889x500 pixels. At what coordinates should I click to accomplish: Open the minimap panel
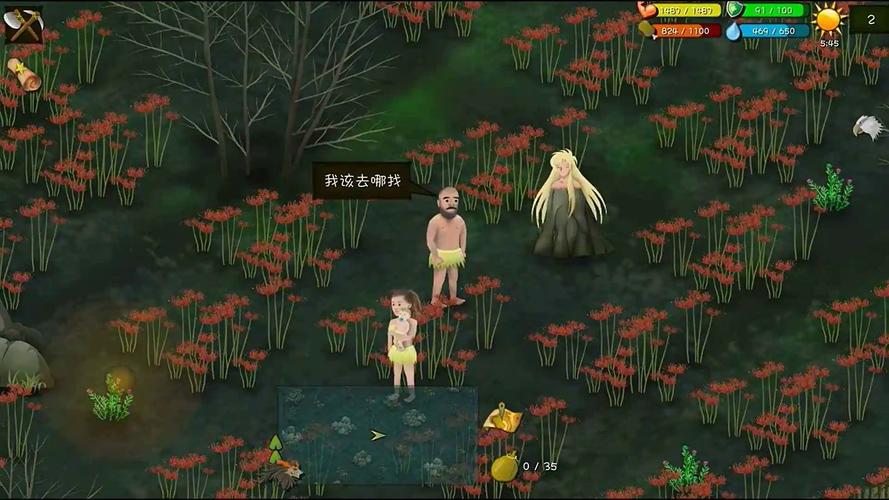tap(377, 436)
